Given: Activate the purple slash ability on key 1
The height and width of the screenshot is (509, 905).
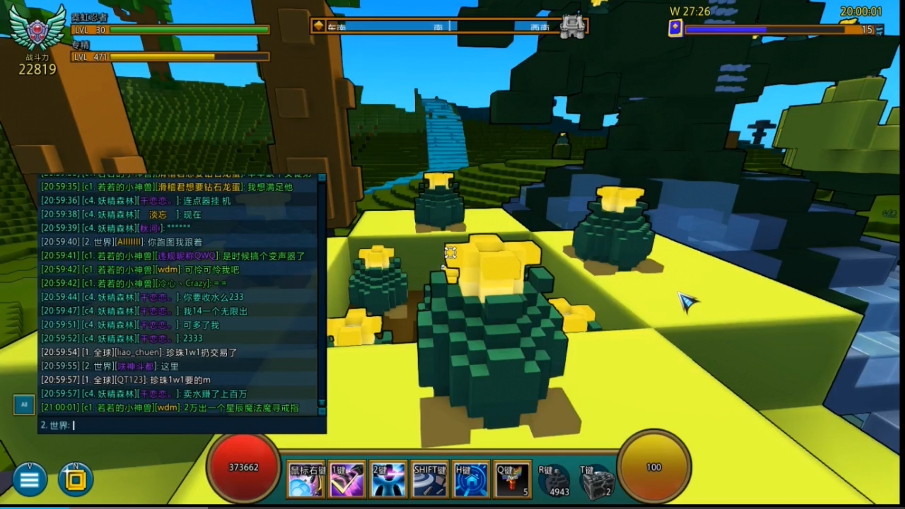Looking at the screenshot, I should coord(346,481).
